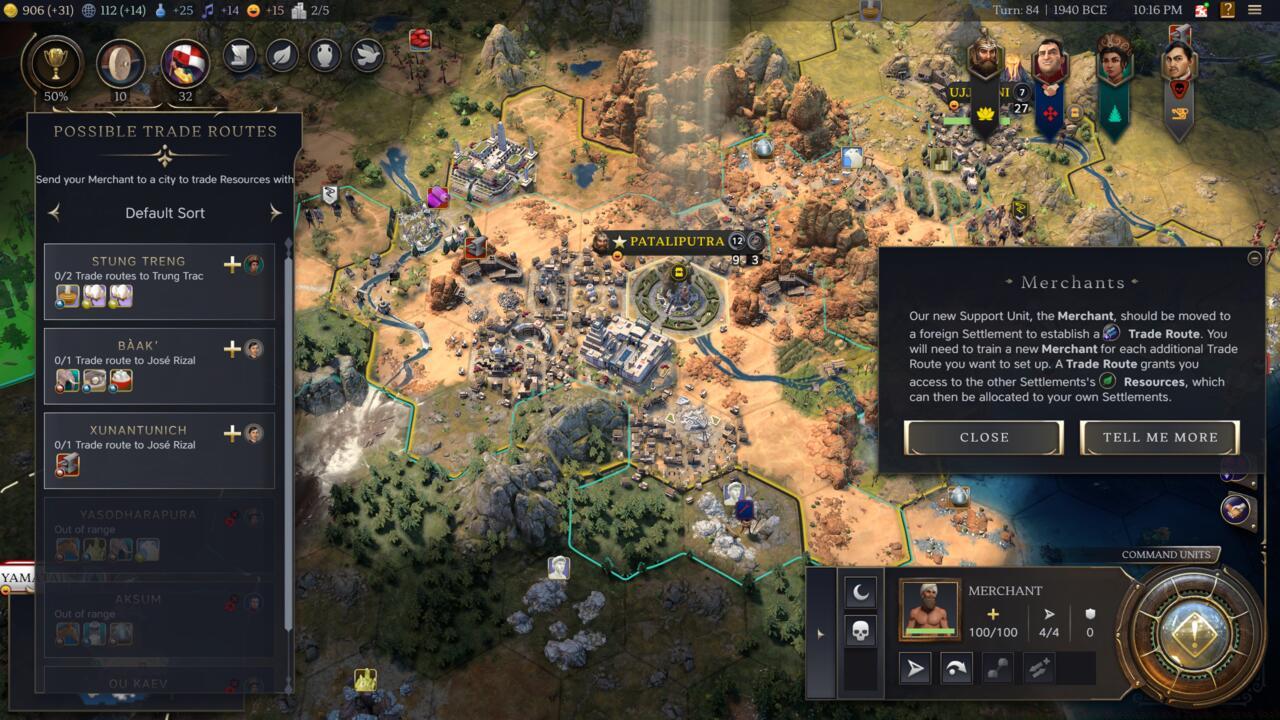This screenshot has height=720, width=1280.
Task: Open the technology tree wheel icon
Action: [x=120, y=63]
